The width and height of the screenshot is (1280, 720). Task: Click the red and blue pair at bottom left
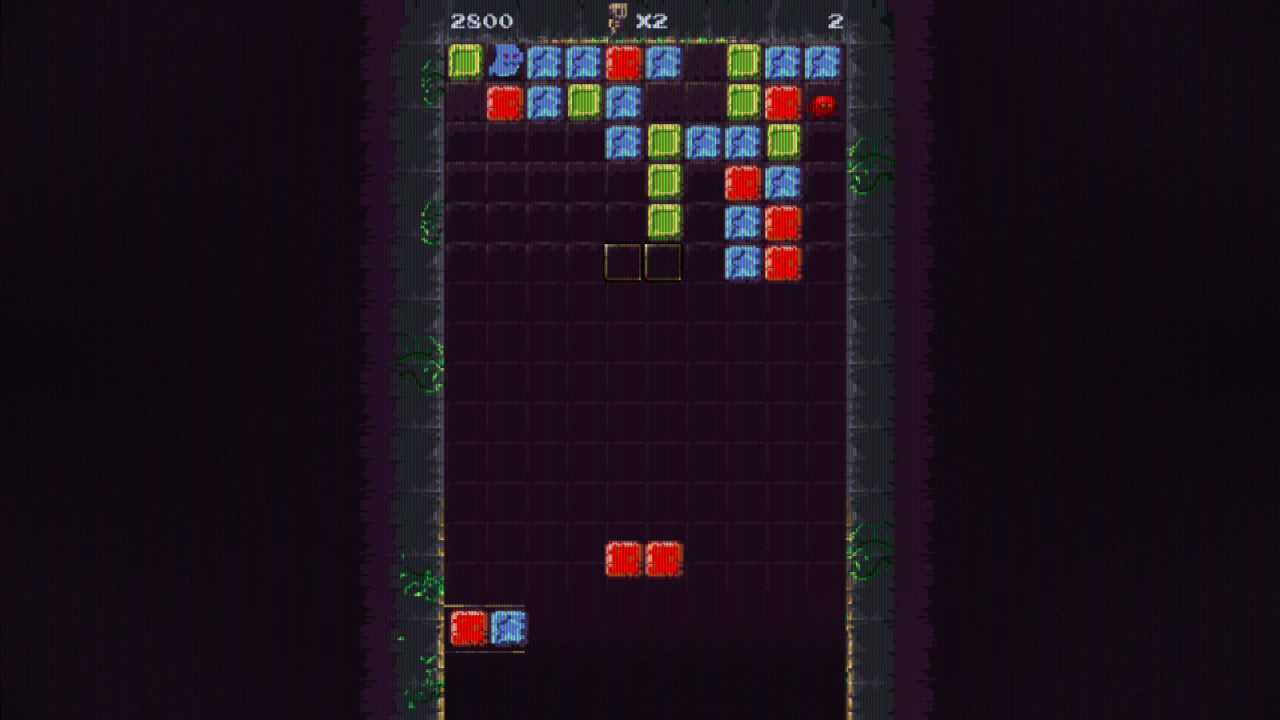pos(490,630)
